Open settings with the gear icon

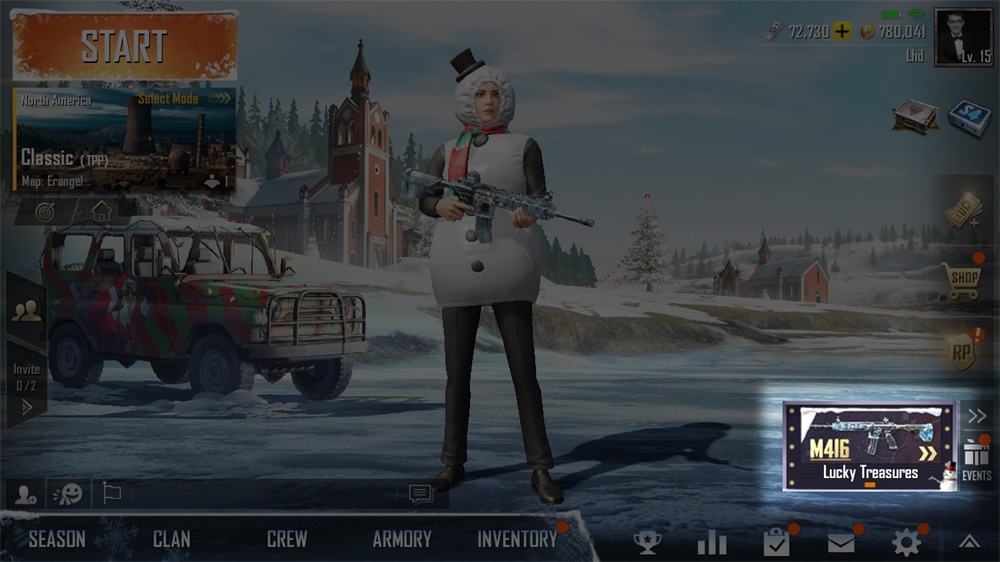pos(906,542)
